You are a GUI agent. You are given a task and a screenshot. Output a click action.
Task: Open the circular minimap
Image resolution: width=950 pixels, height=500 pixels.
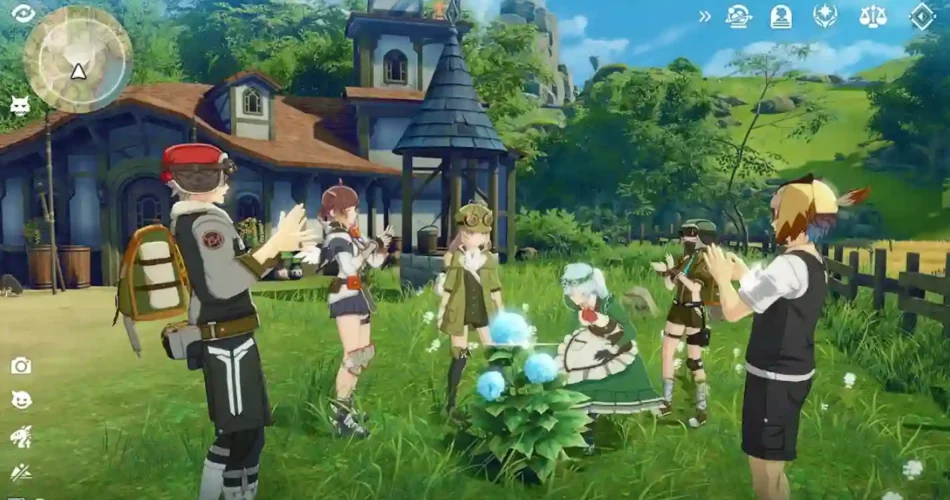(78, 58)
